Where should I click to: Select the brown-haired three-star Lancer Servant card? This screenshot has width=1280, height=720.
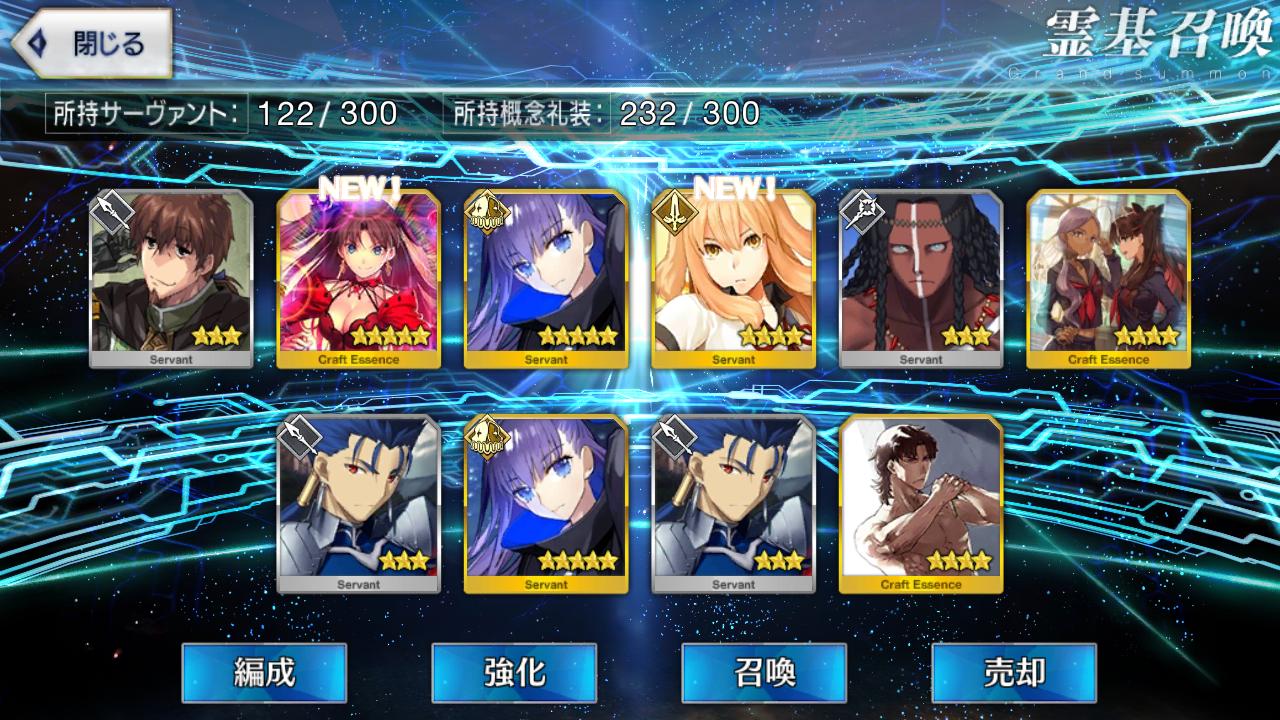point(171,278)
